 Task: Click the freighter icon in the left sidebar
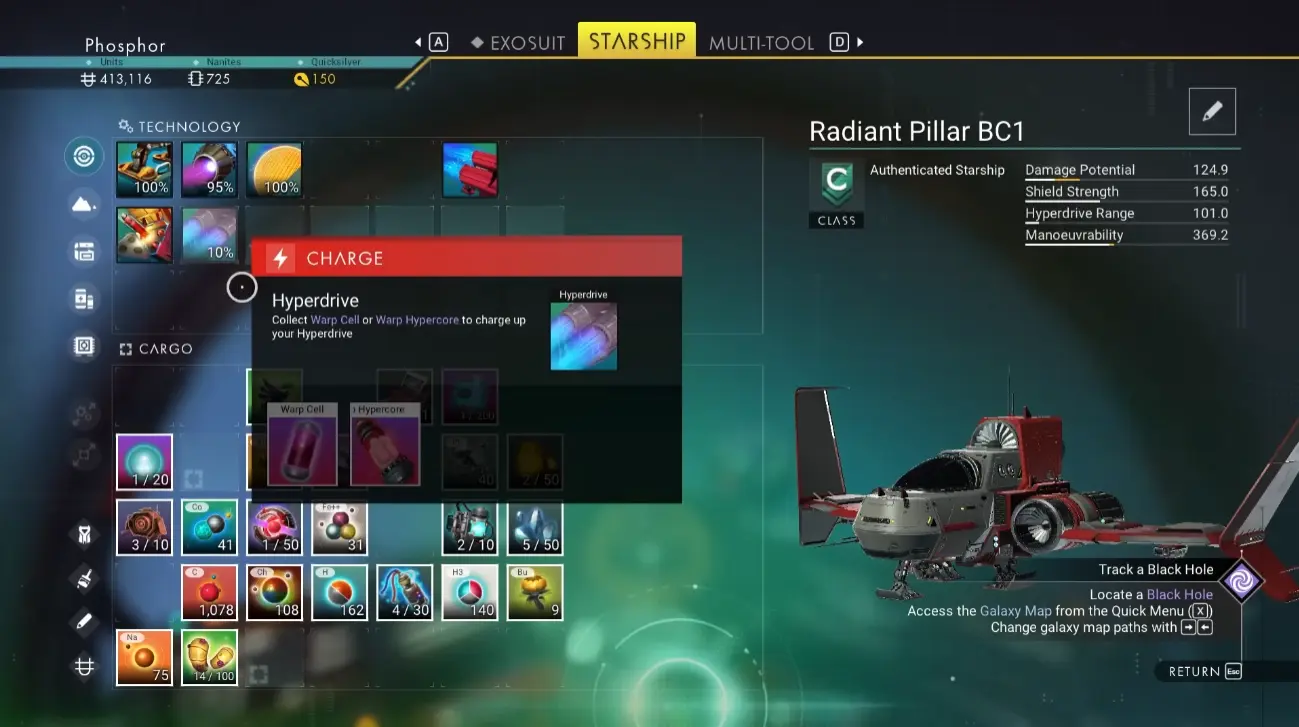pyautogui.click(x=84, y=251)
